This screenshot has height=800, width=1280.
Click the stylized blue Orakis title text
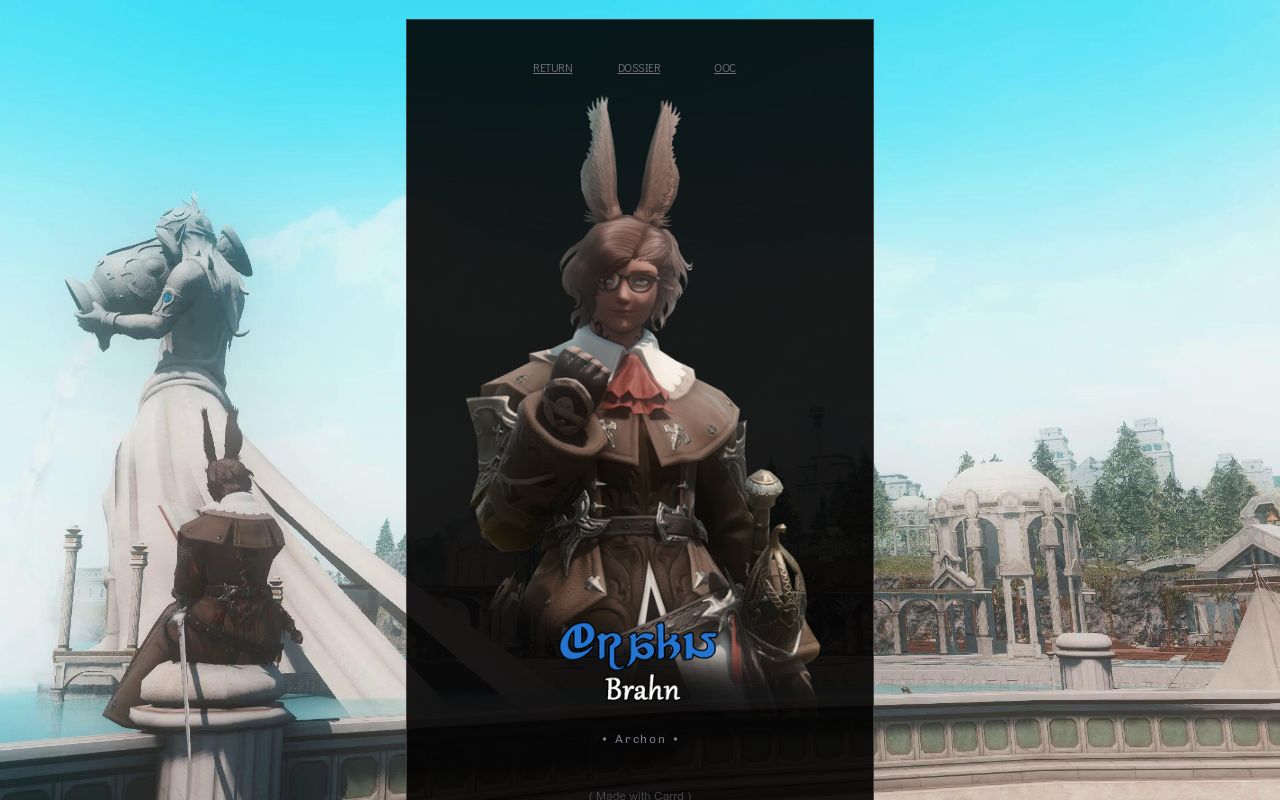(639, 645)
